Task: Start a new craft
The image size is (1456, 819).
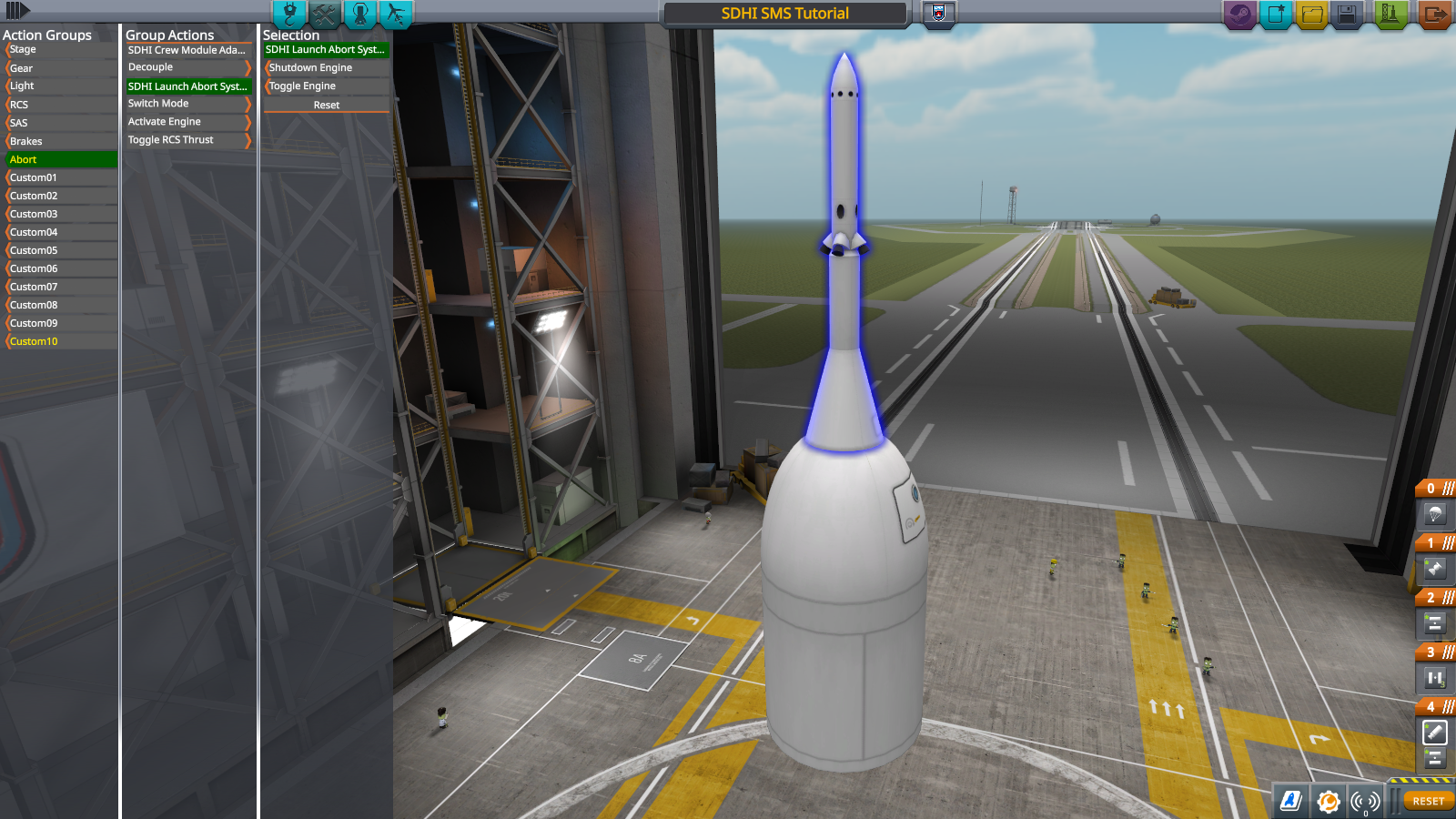Action: click(x=1276, y=15)
